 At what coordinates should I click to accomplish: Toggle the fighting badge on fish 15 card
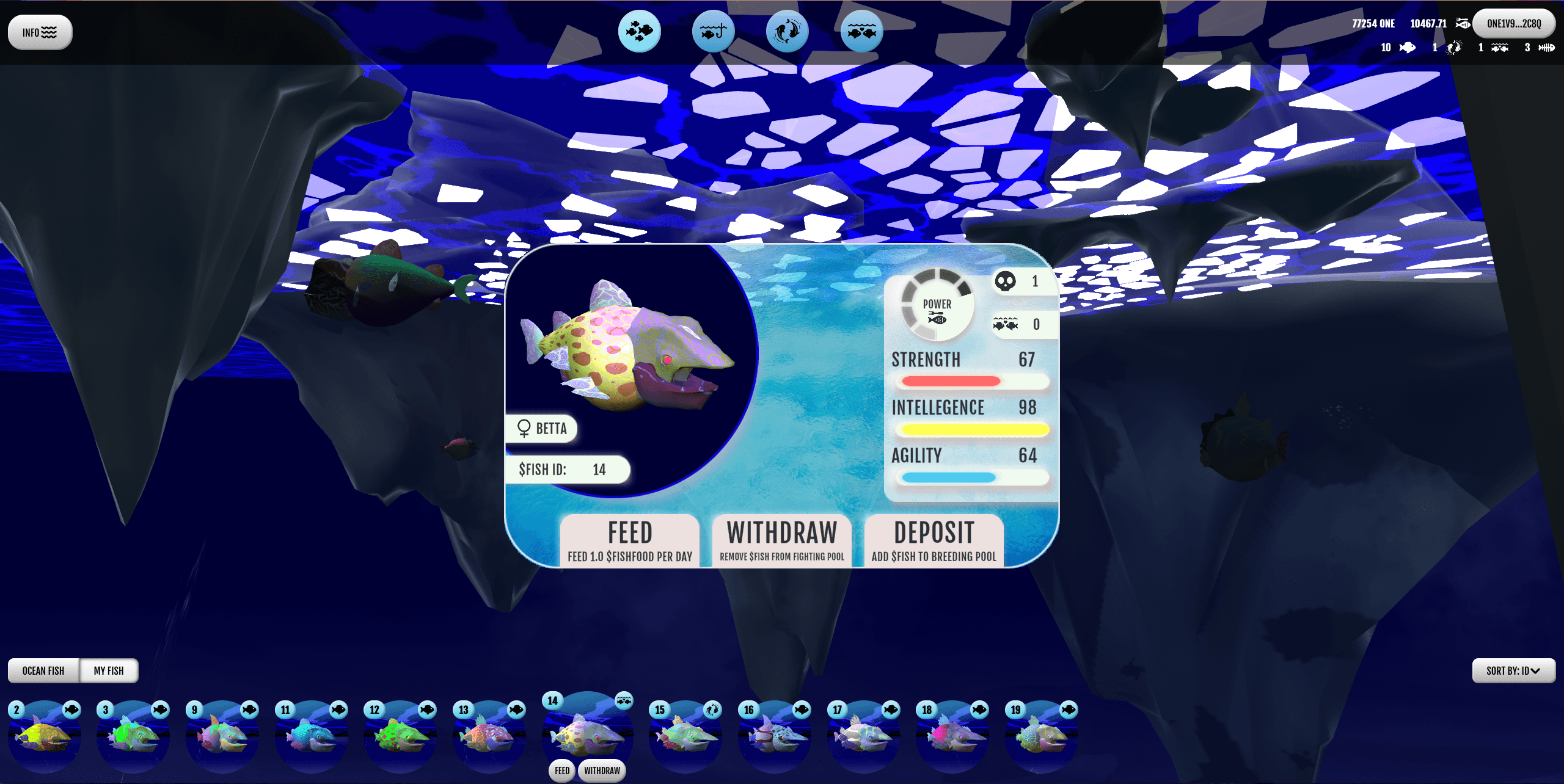click(712, 710)
